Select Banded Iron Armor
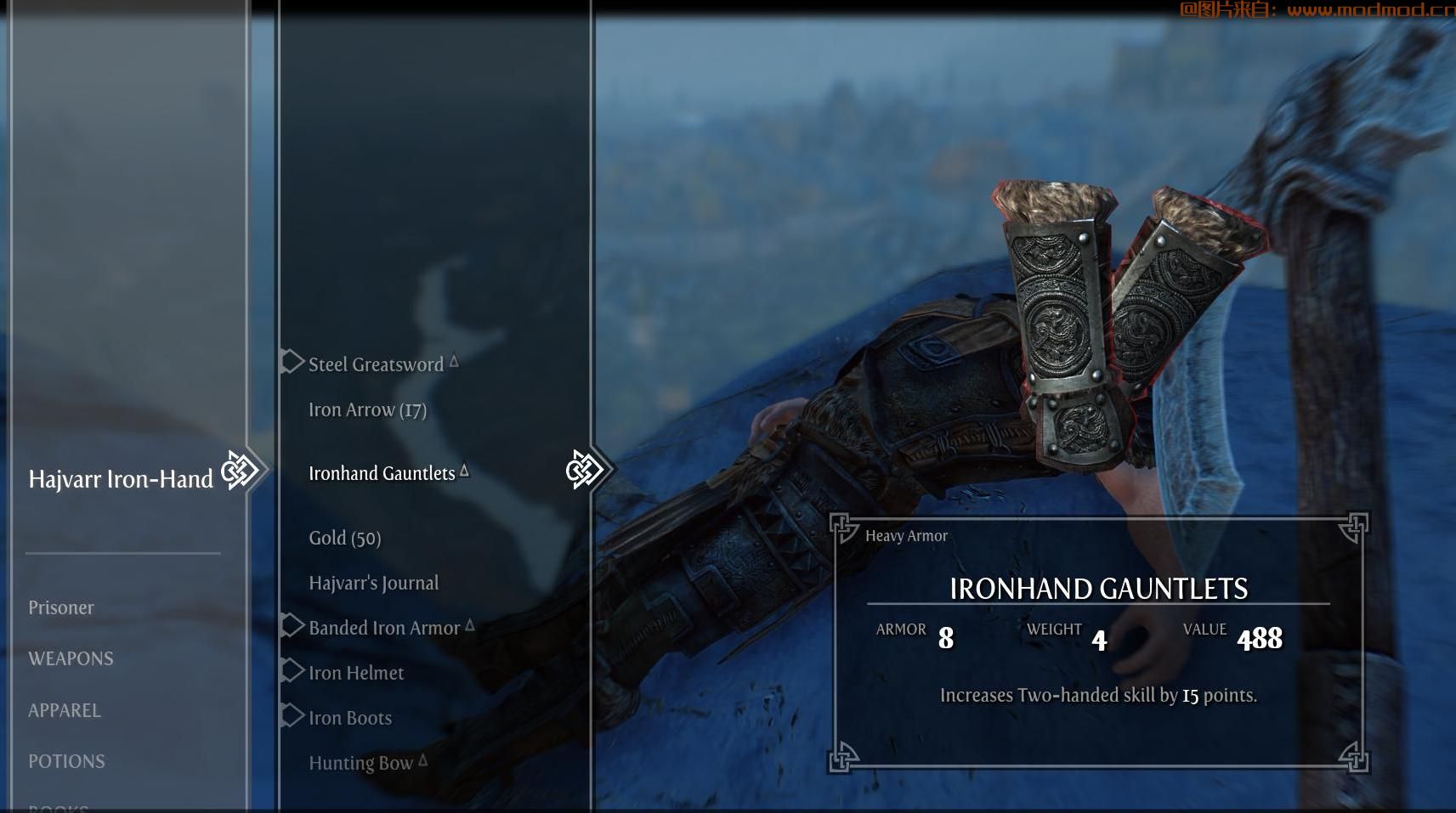Viewport: 1456px width, 813px height. (383, 628)
